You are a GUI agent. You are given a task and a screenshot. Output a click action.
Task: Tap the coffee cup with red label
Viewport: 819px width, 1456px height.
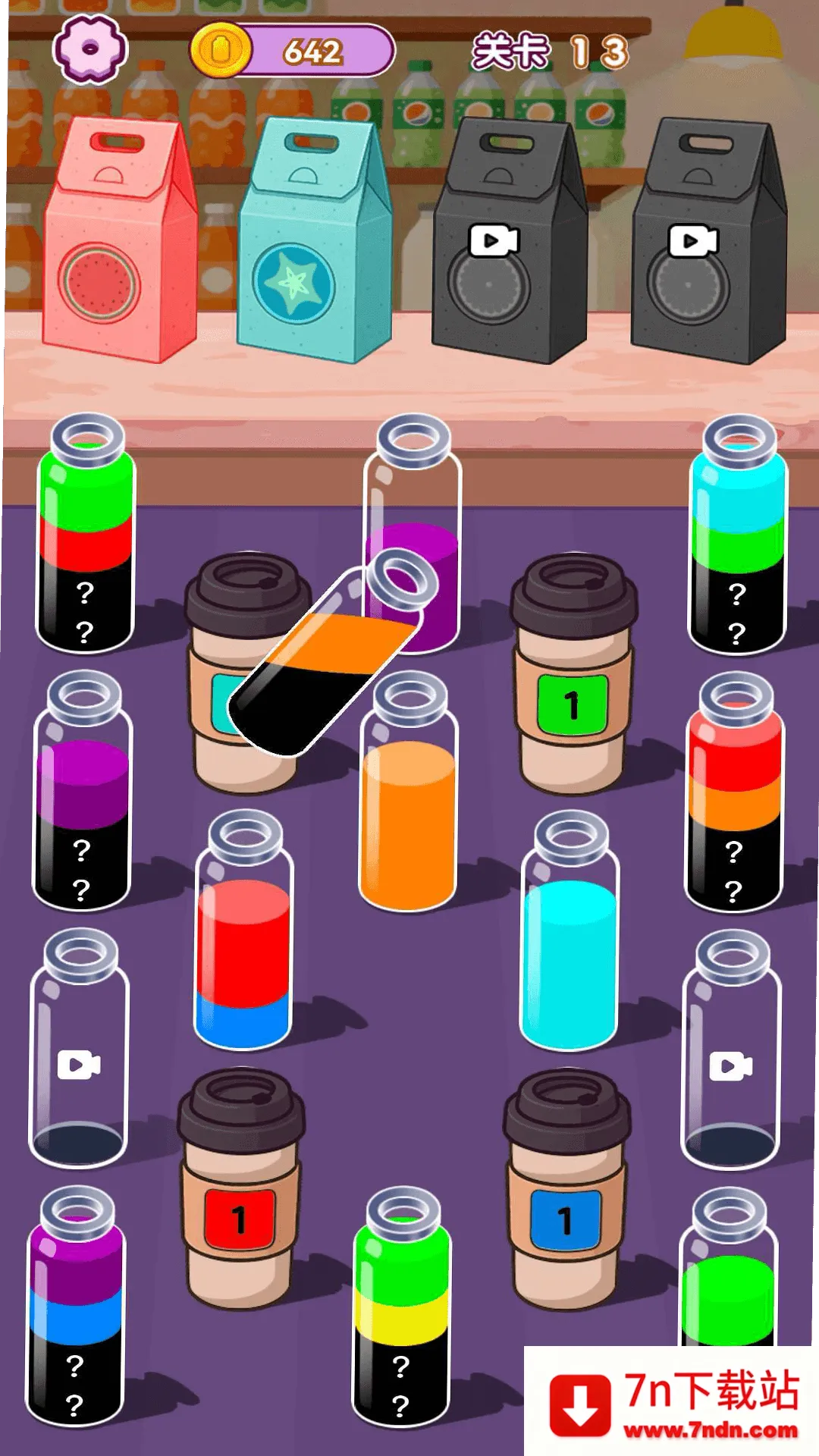pyautogui.click(x=240, y=1191)
